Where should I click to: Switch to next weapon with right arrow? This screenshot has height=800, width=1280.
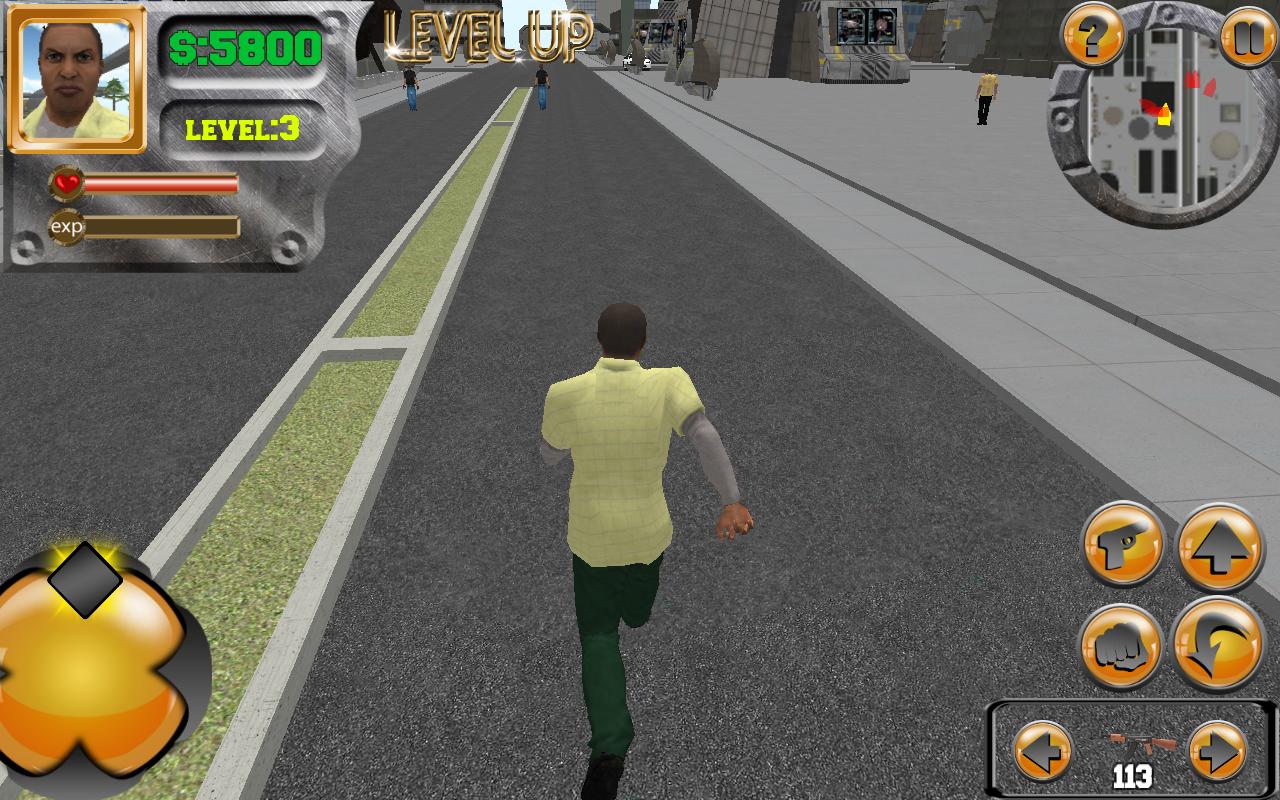pyautogui.click(x=1218, y=751)
